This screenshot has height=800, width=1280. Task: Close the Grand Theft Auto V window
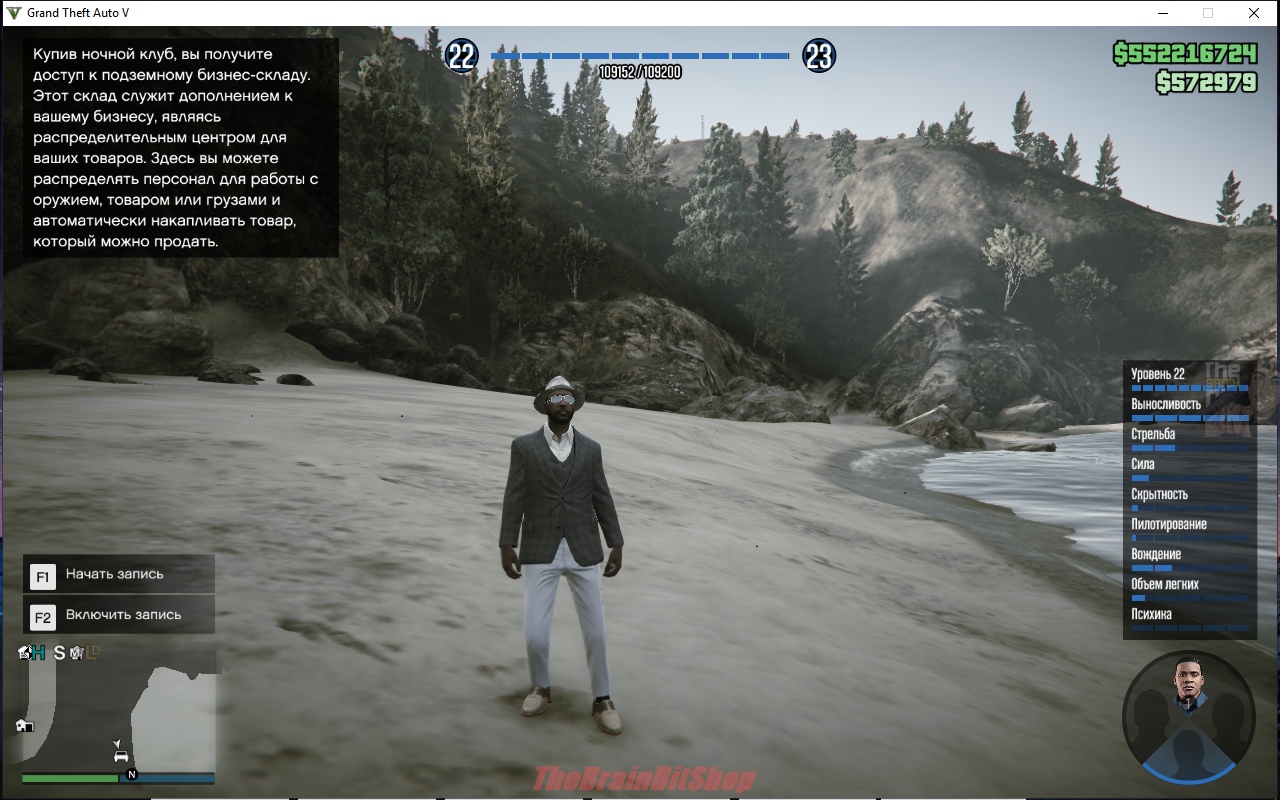tap(1253, 13)
